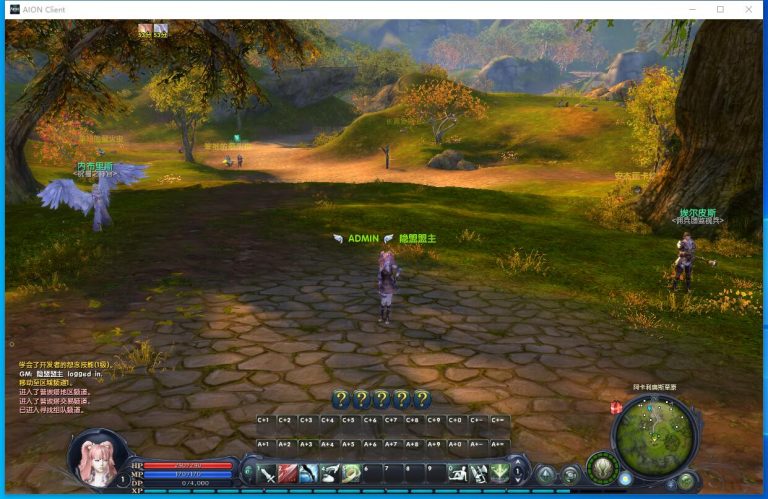
Task: Activate the sword attack skill in slot 1
Action: click(x=269, y=473)
